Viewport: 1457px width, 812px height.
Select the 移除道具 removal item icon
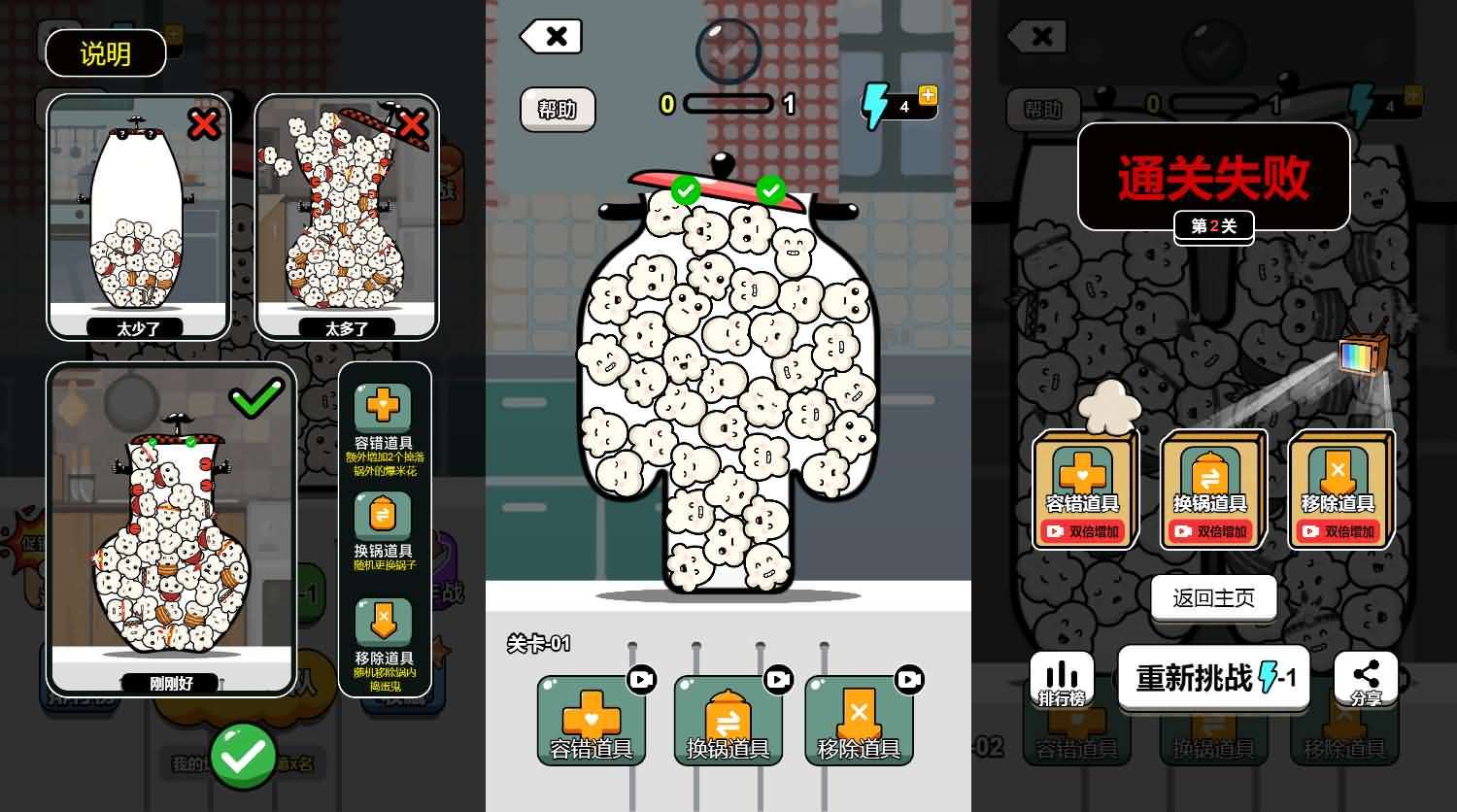coord(859,719)
